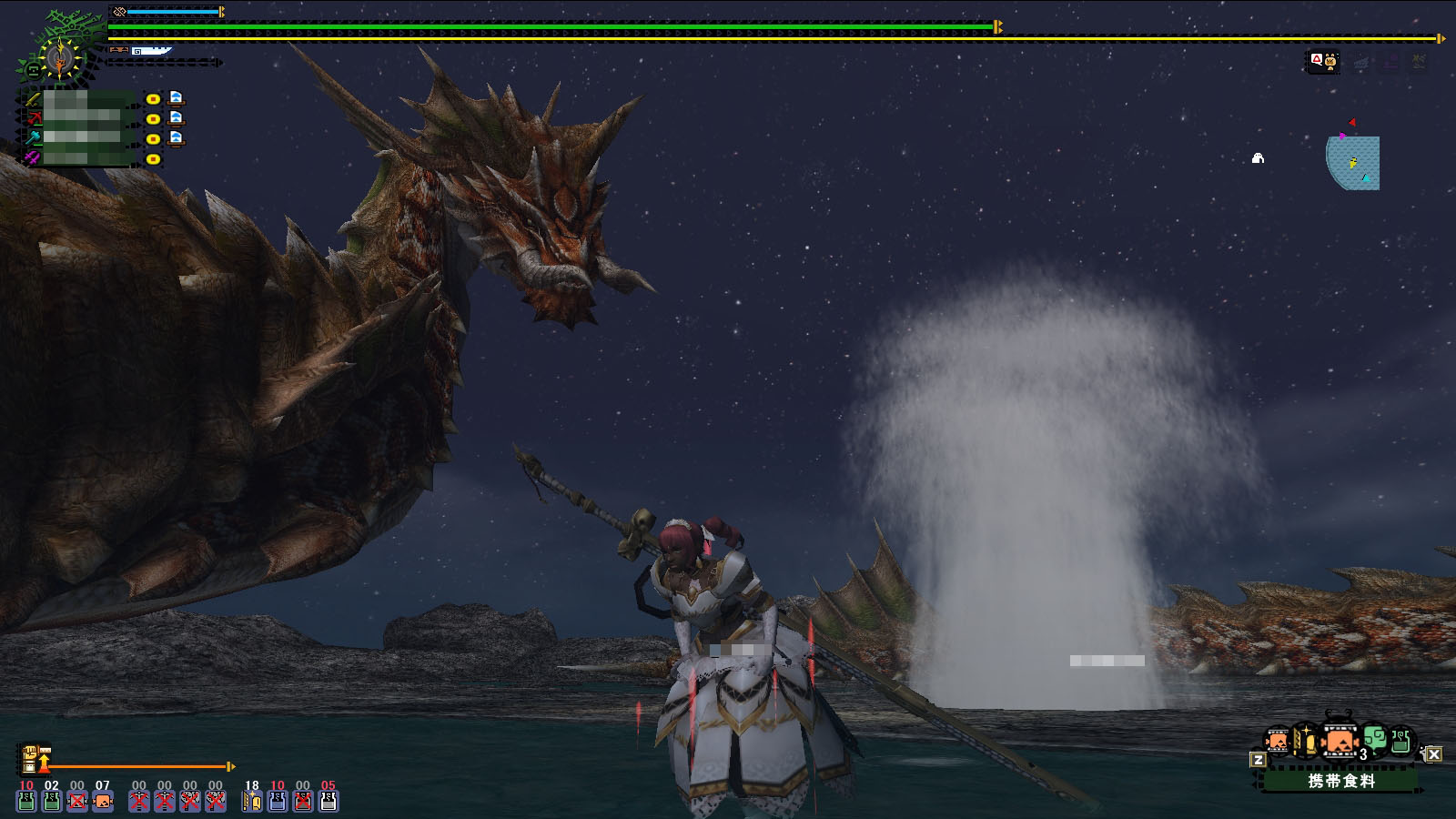
Task: Use the green potion shortcut with count 02
Action: click(x=52, y=800)
